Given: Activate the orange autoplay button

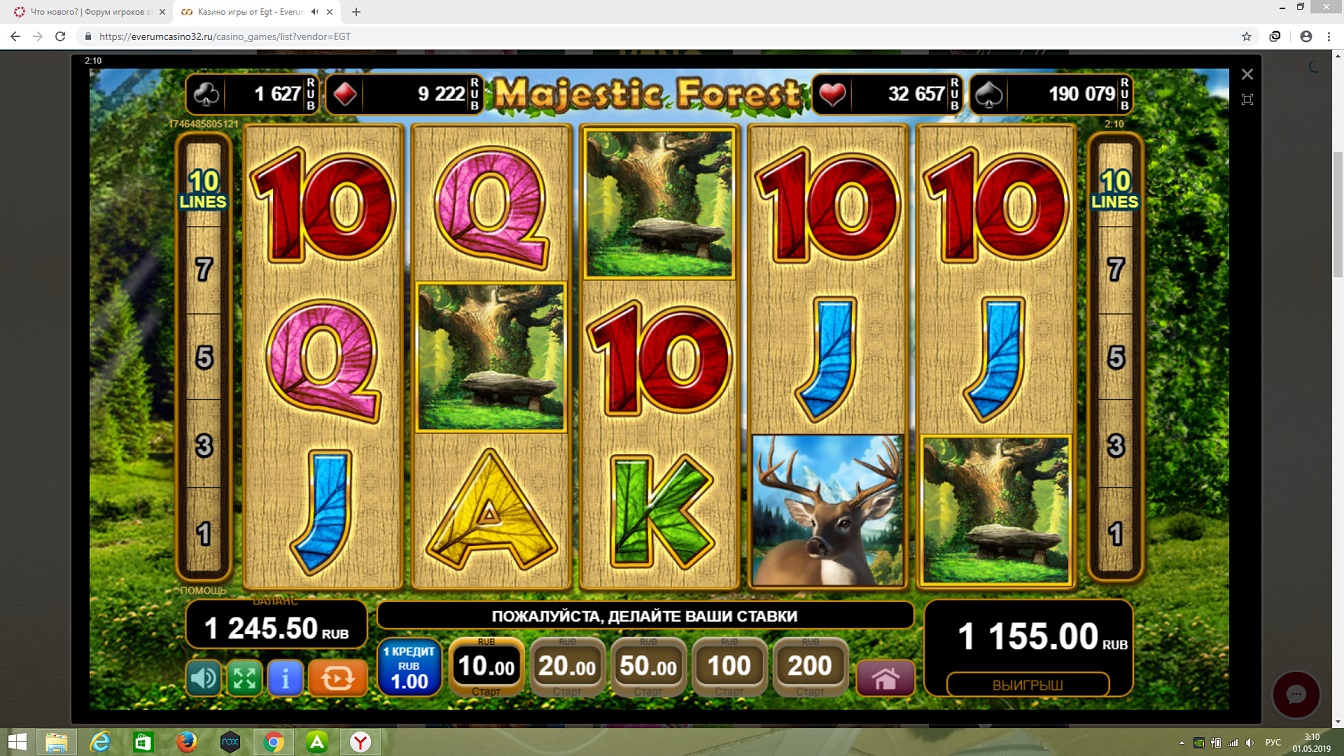Looking at the screenshot, I should (x=337, y=679).
